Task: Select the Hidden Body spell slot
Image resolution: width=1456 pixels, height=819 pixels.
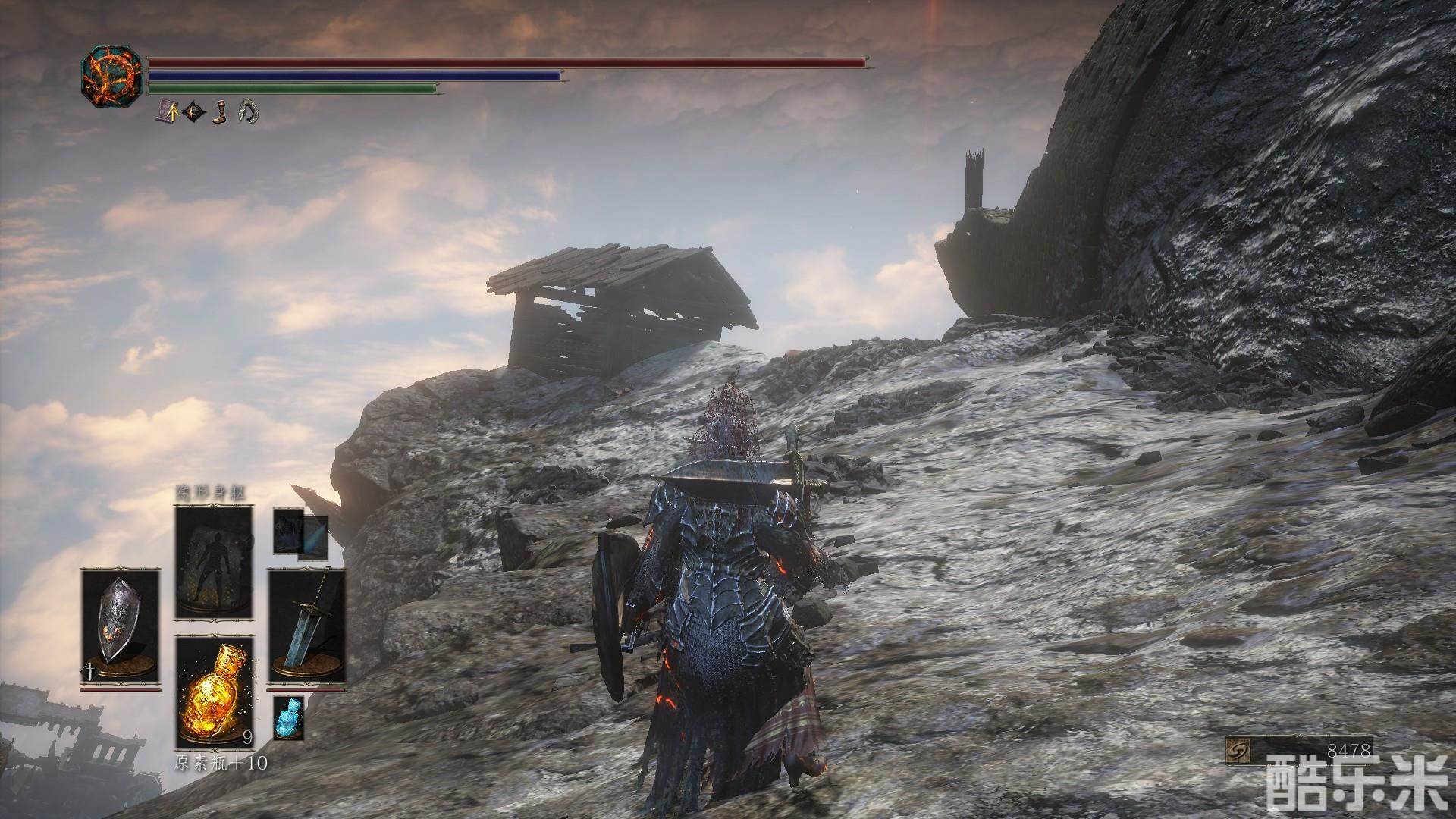Action: click(x=213, y=563)
